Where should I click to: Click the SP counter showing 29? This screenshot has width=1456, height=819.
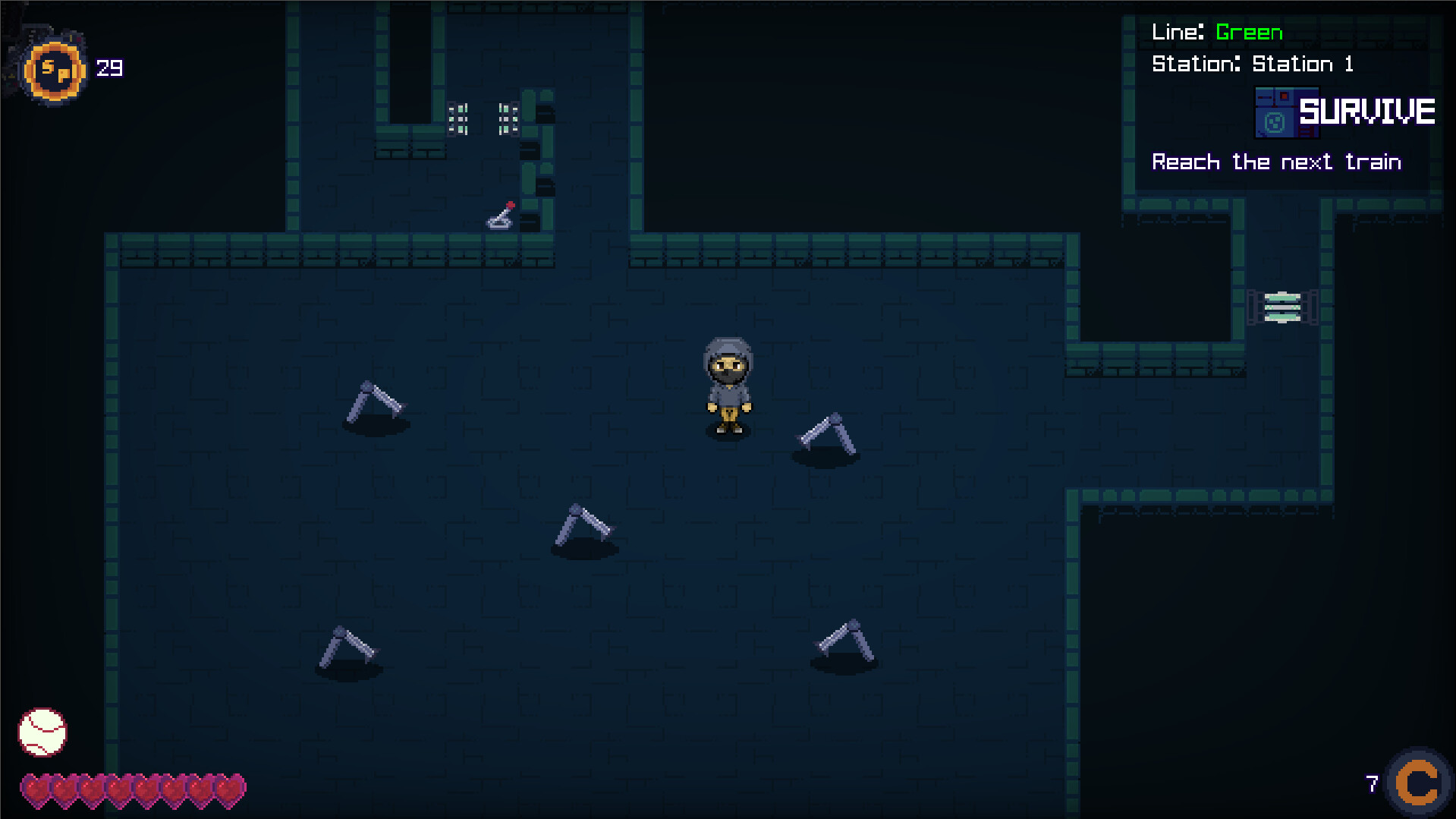click(x=108, y=68)
